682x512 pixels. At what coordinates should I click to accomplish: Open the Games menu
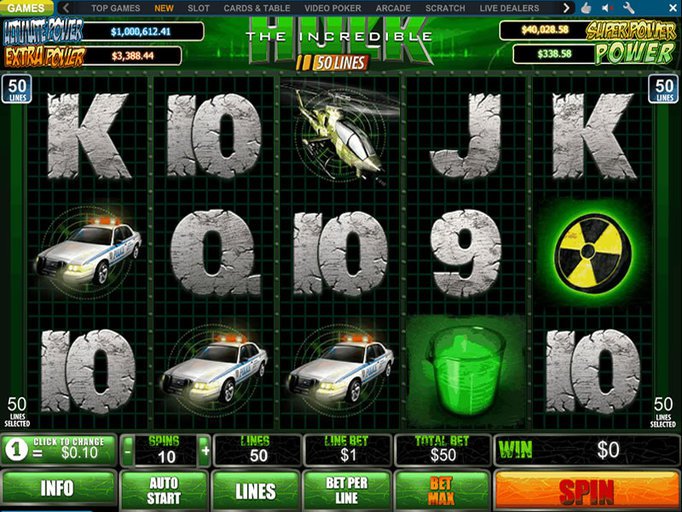(x=26, y=8)
